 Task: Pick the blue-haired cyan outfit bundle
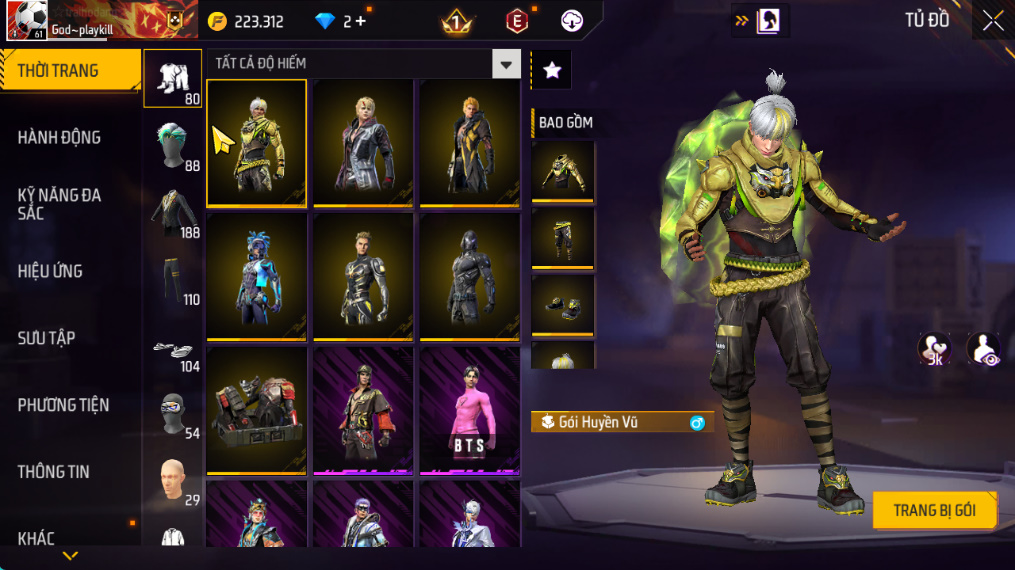[x=257, y=274]
